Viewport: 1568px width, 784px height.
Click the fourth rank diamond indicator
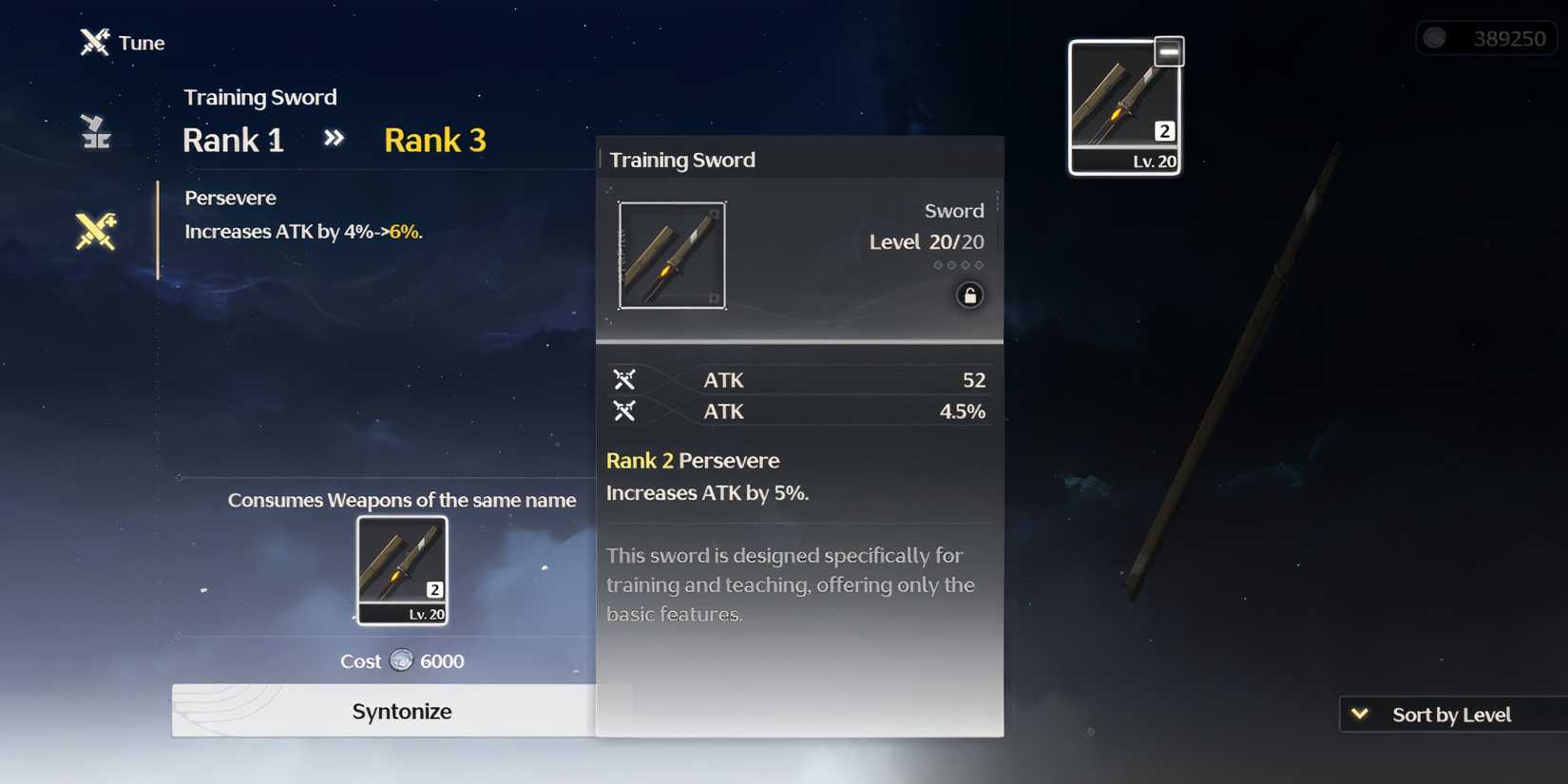979,265
